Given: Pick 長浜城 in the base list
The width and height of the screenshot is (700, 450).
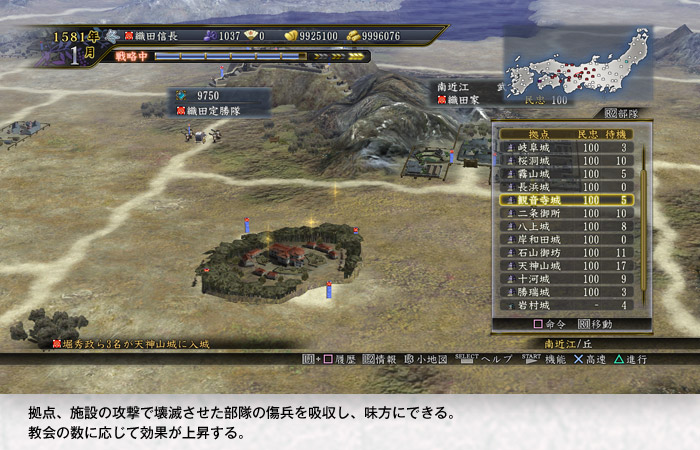Looking at the screenshot, I should (566, 186).
